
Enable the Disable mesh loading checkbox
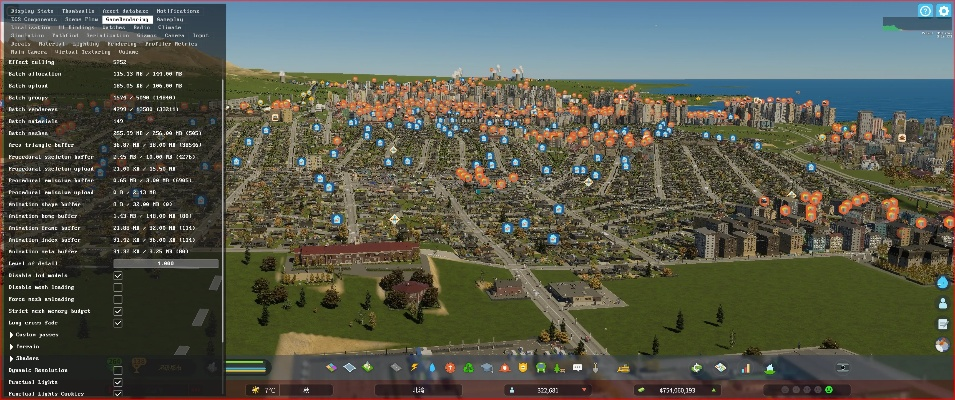pos(118,287)
